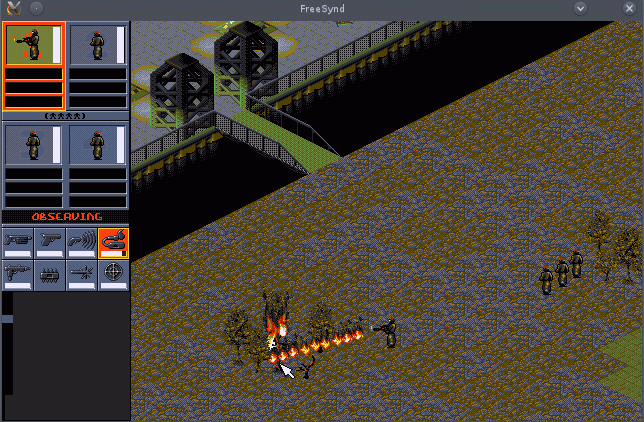Activate the crosshair scanner item slot
644x422 pixels.
pos(113,275)
